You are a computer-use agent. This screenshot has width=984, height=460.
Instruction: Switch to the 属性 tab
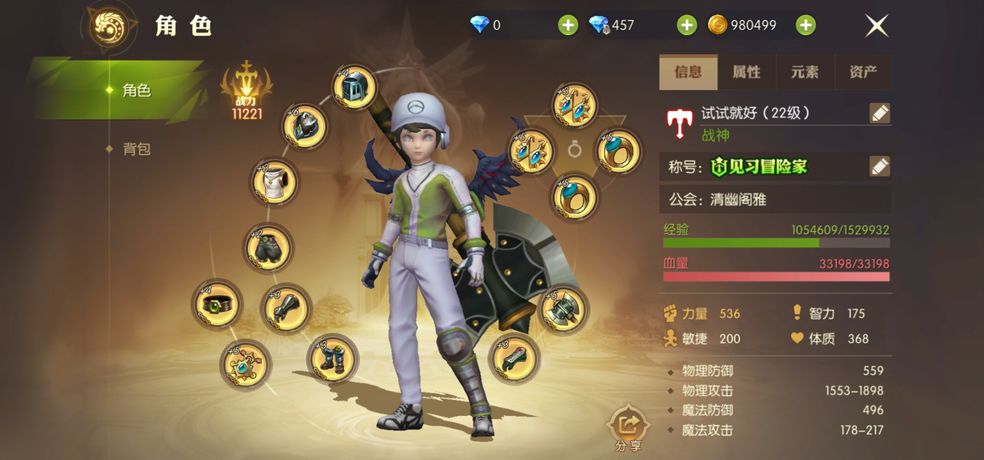point(746,72)
